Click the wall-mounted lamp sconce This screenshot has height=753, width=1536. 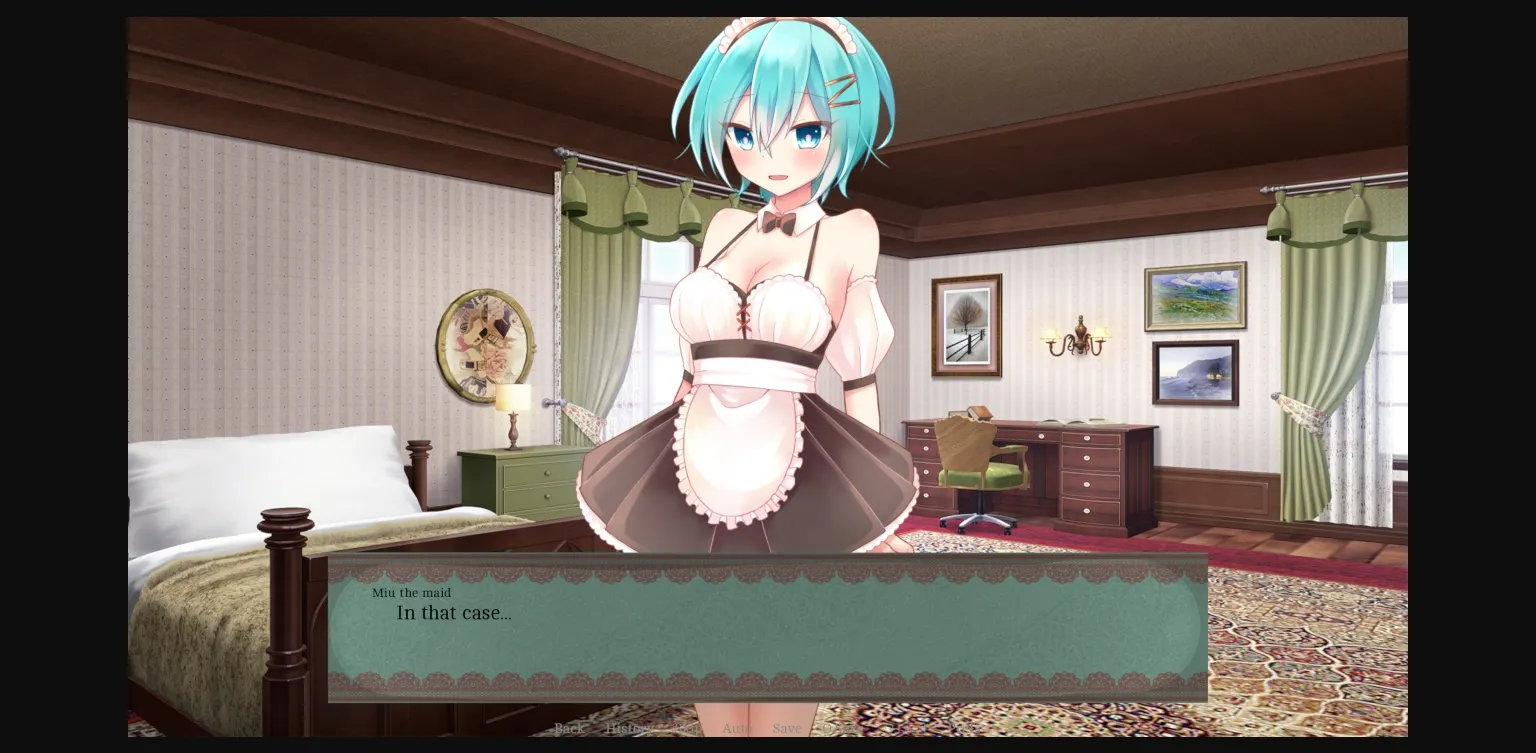pyautogui.click(x=1075, y=338)
